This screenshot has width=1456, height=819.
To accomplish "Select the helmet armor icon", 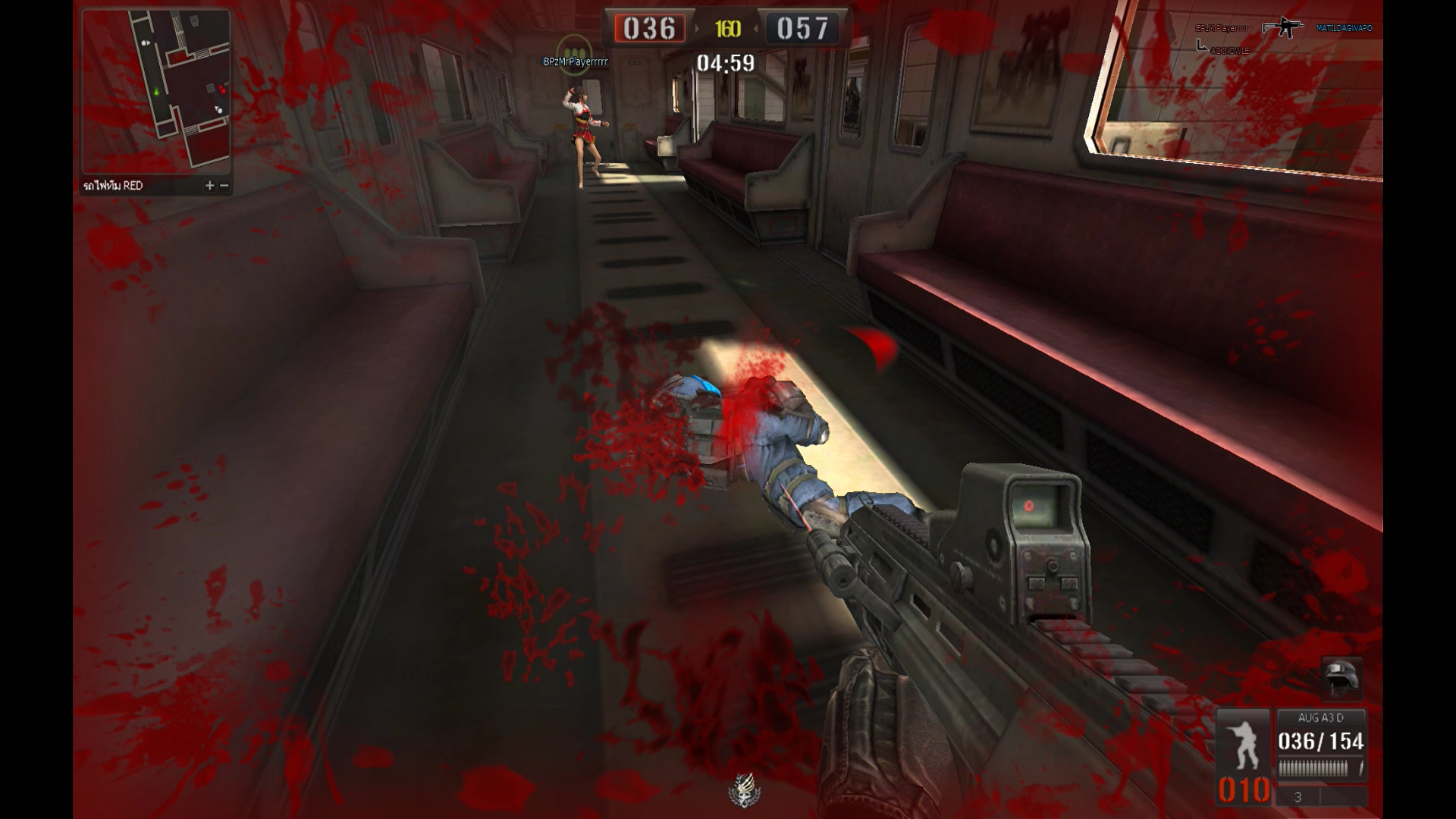I will 1341,677.
